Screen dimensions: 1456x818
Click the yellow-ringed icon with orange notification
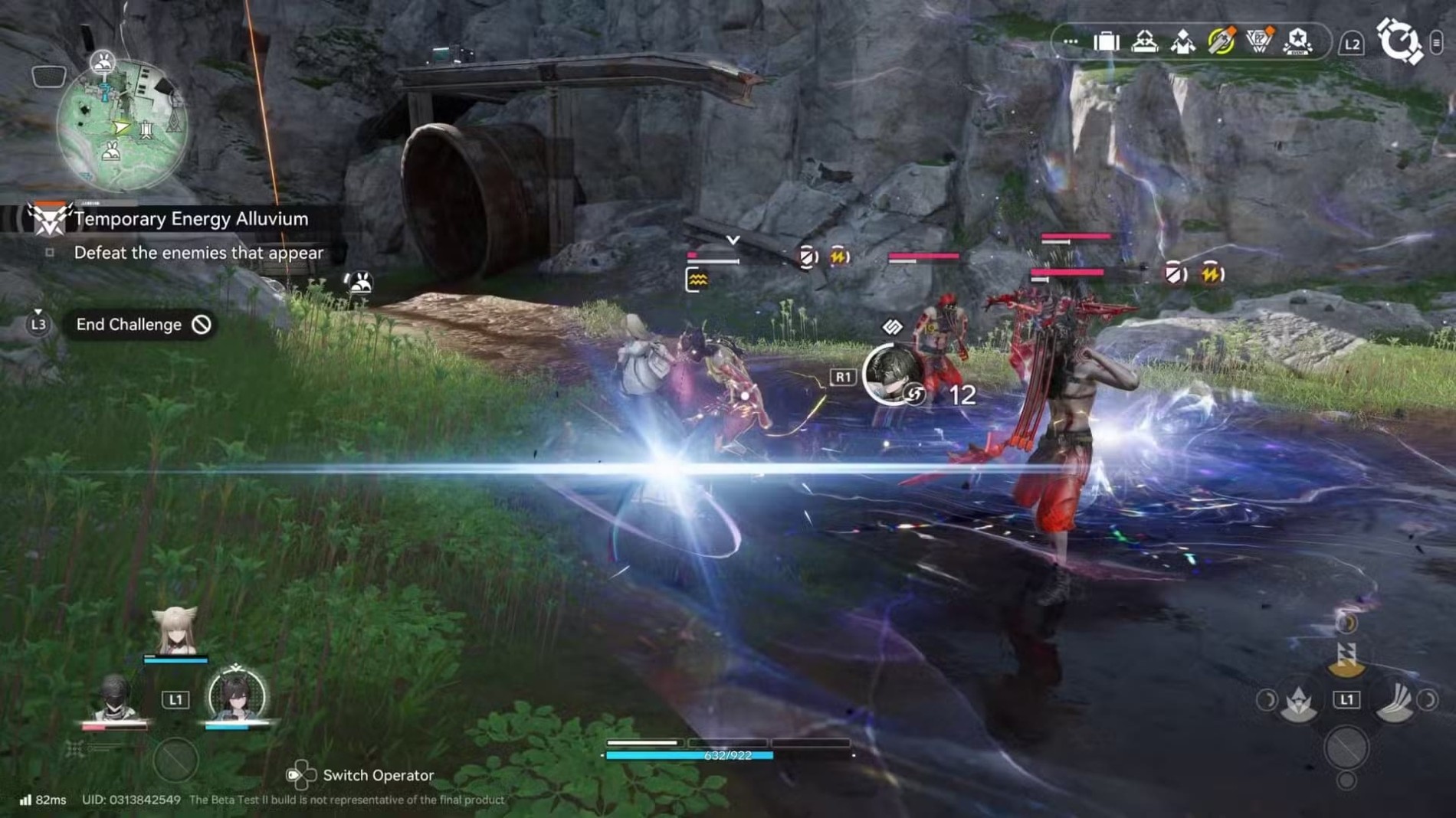click(1221, 41)
